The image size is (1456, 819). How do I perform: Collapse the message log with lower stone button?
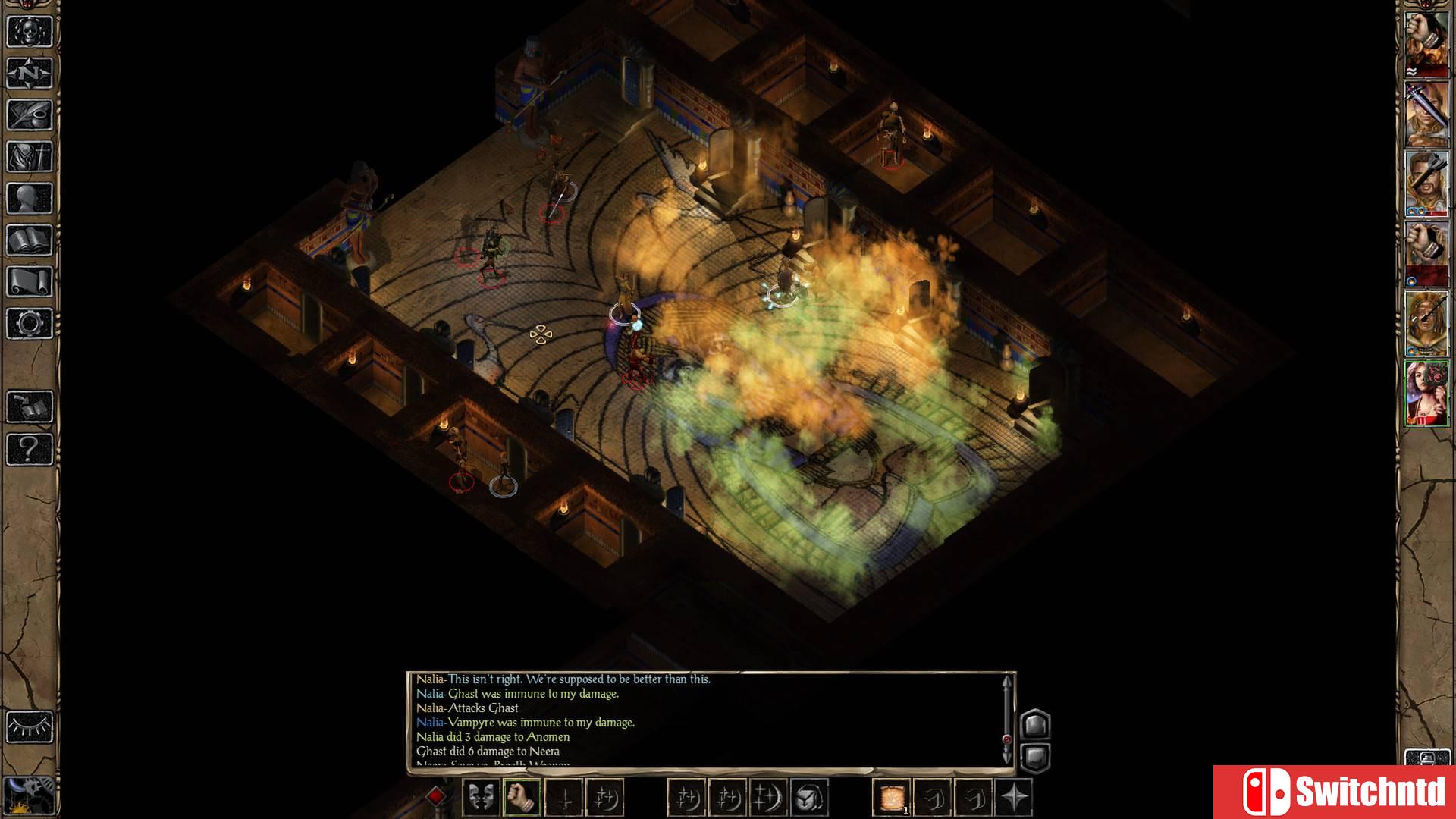coord(1035,755)
